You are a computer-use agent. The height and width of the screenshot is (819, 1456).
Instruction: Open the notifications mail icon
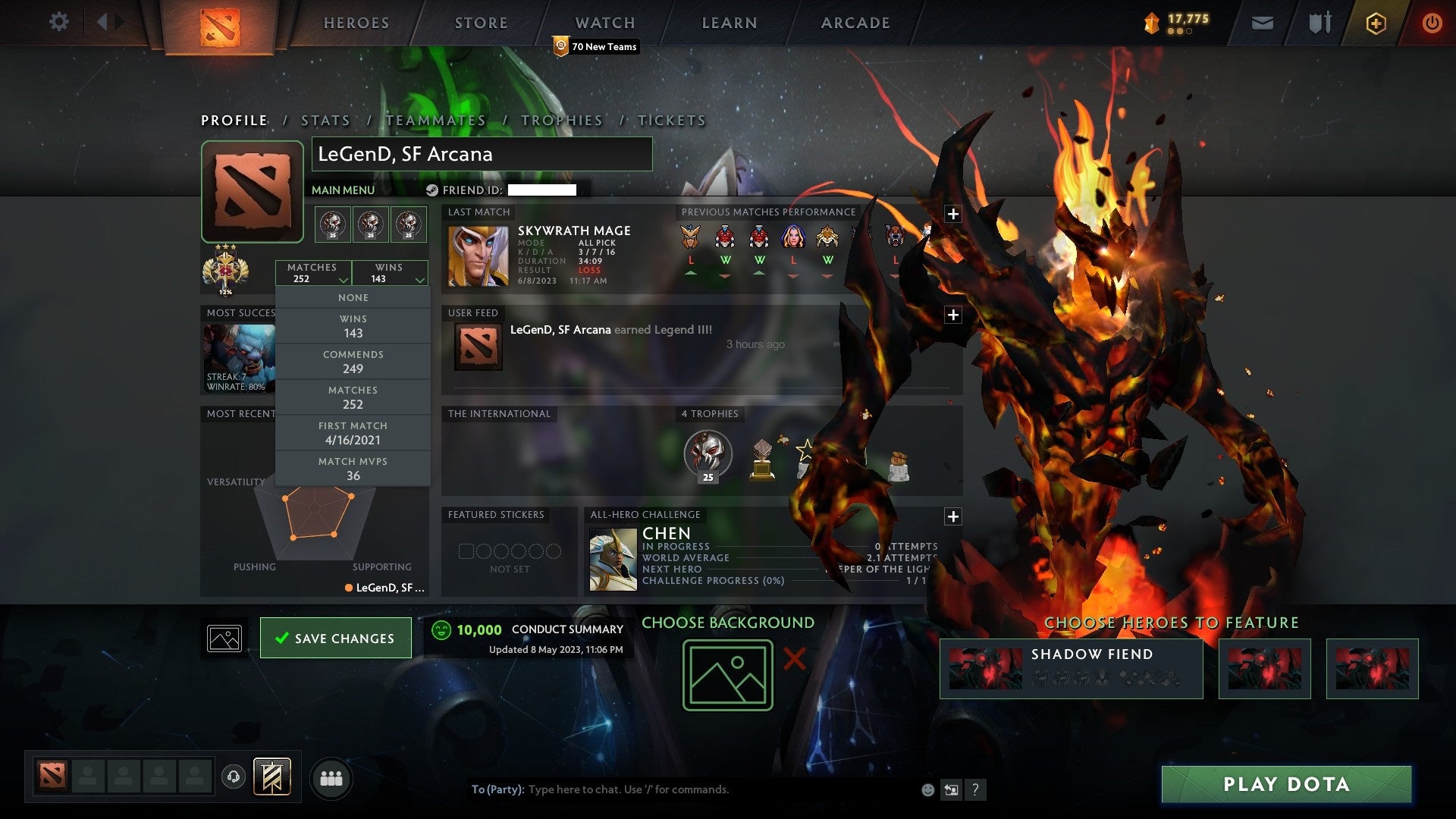coord(1262,22)
